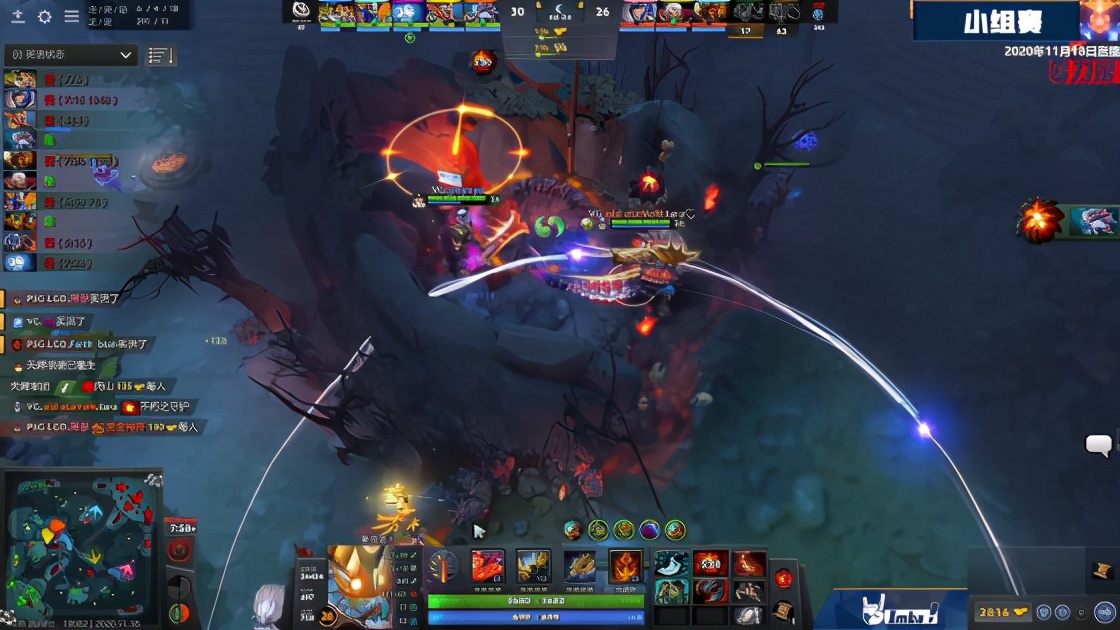Open the white chat bubble at right edge
The width and height of the screenshot is (1120, 630).
click(x=1099, y=445)
